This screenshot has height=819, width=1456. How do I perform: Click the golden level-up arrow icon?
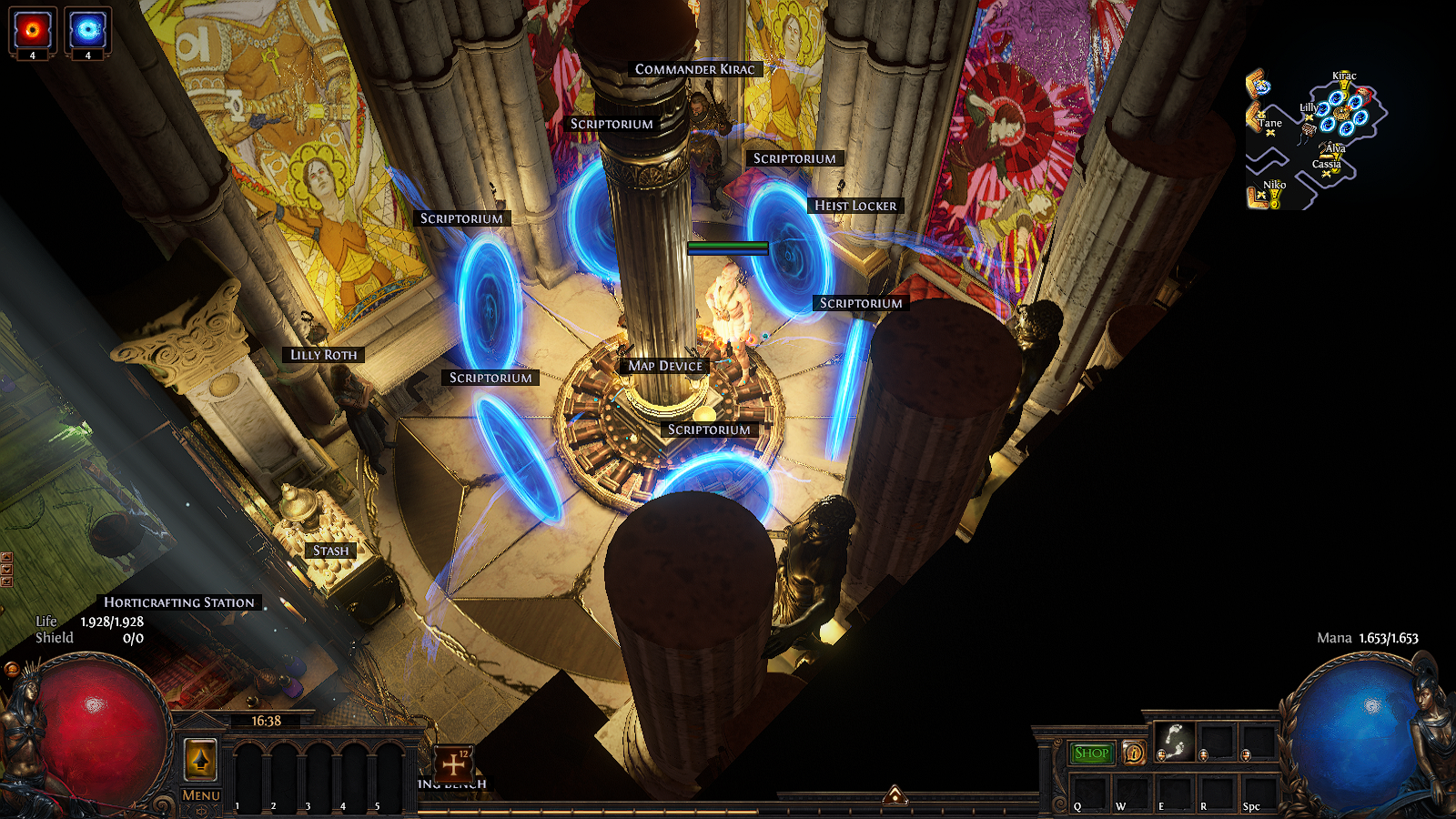pos(200,759)
